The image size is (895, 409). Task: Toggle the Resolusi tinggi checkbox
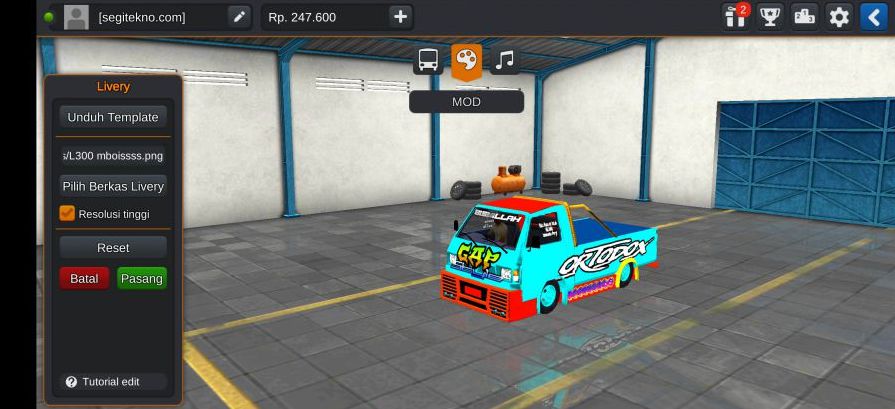[x=68, y=213]
